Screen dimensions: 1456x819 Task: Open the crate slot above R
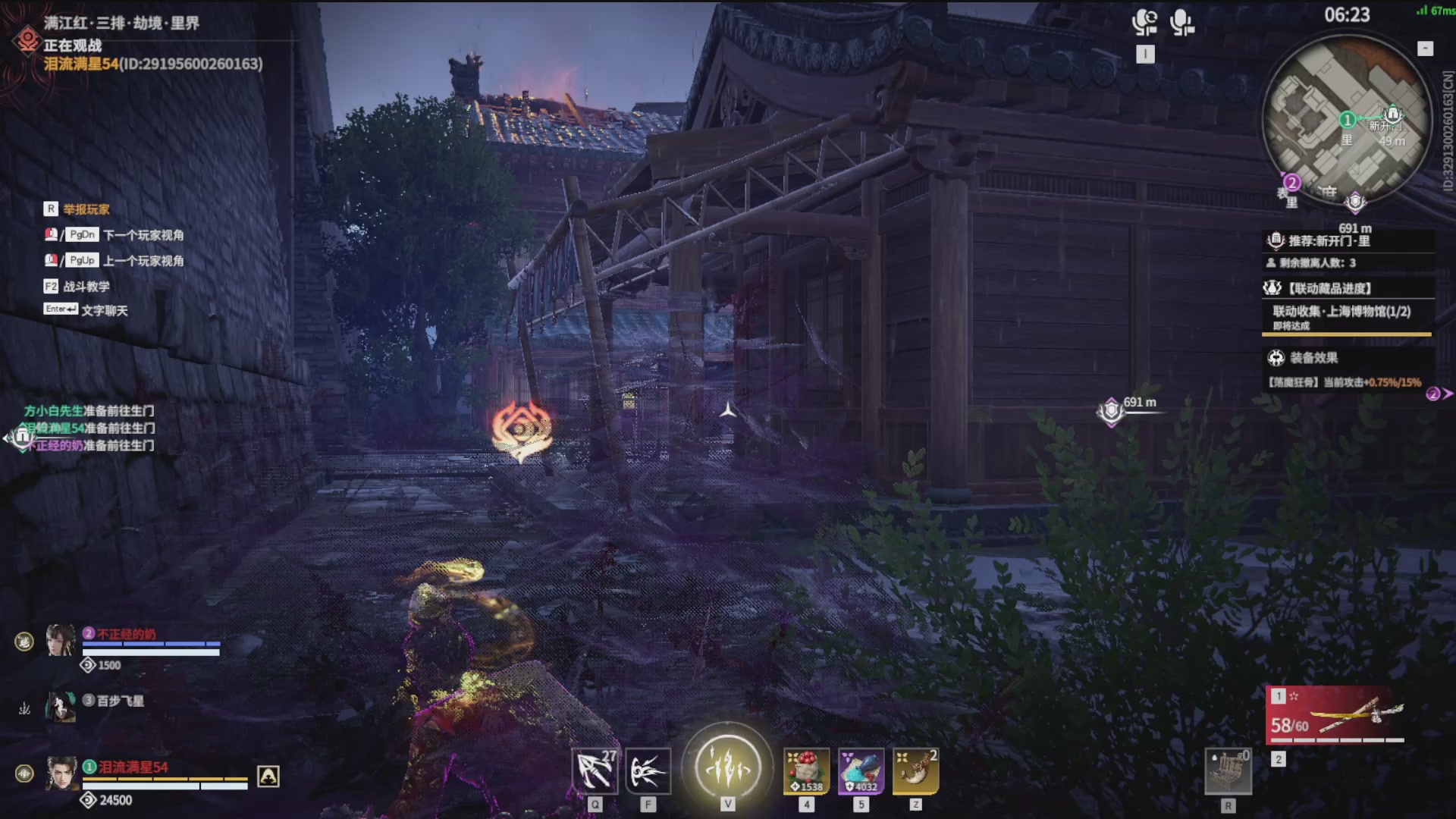tap(1228, 771)
